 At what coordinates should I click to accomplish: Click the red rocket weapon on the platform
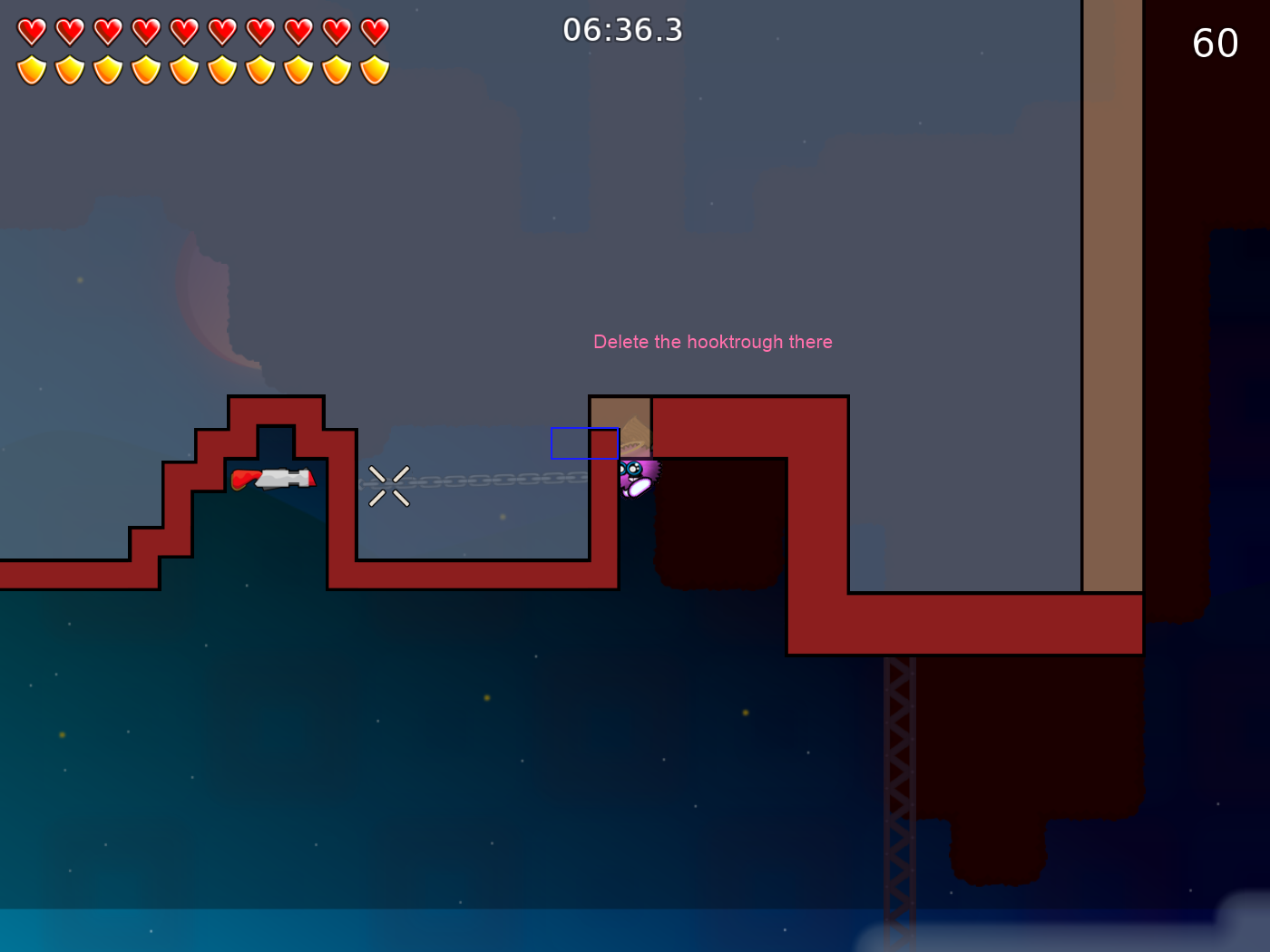click(272, 479)
